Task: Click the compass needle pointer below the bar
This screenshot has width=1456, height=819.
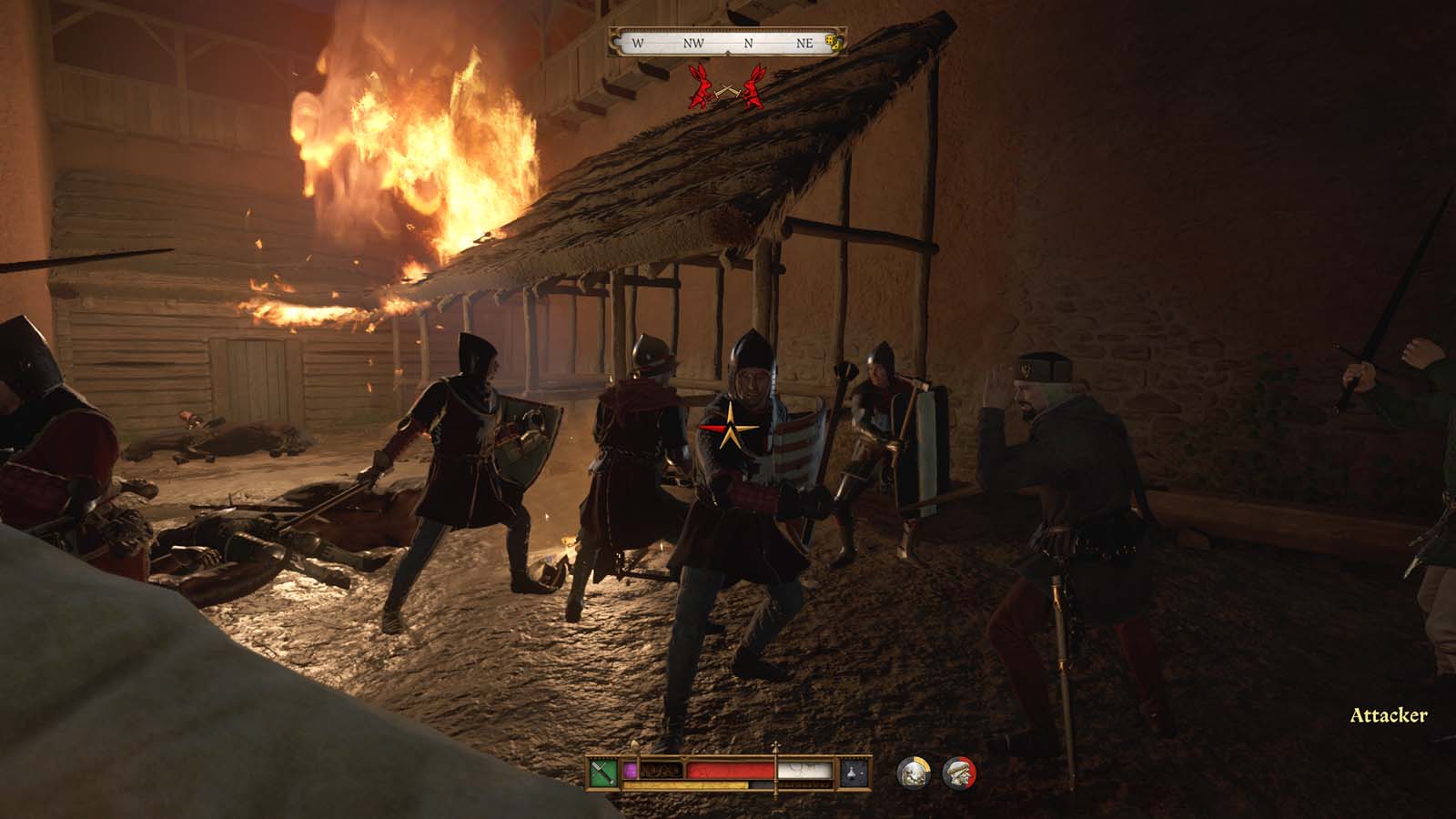Action: (x=728, y=53)
